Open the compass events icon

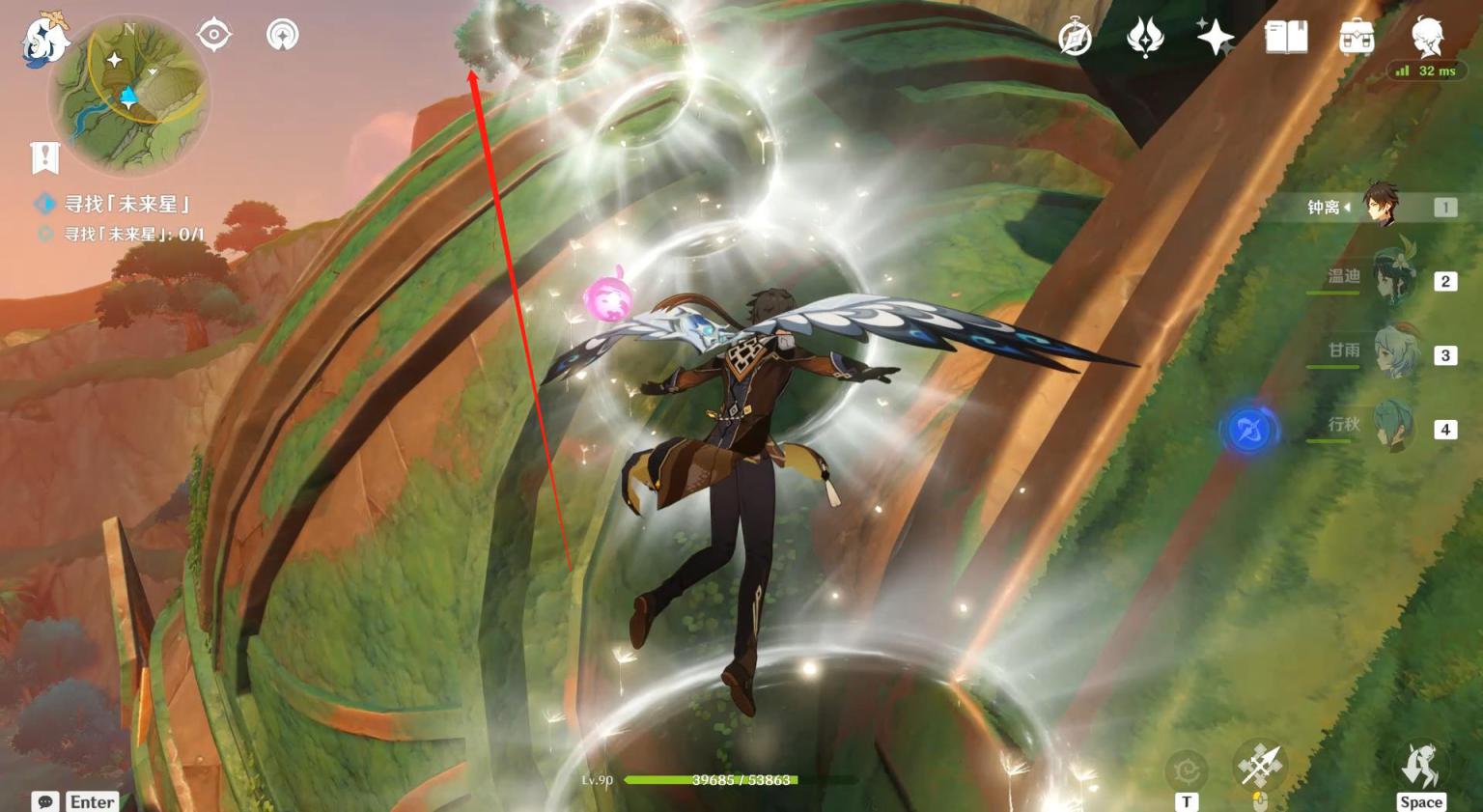(x=1075, y=39)
